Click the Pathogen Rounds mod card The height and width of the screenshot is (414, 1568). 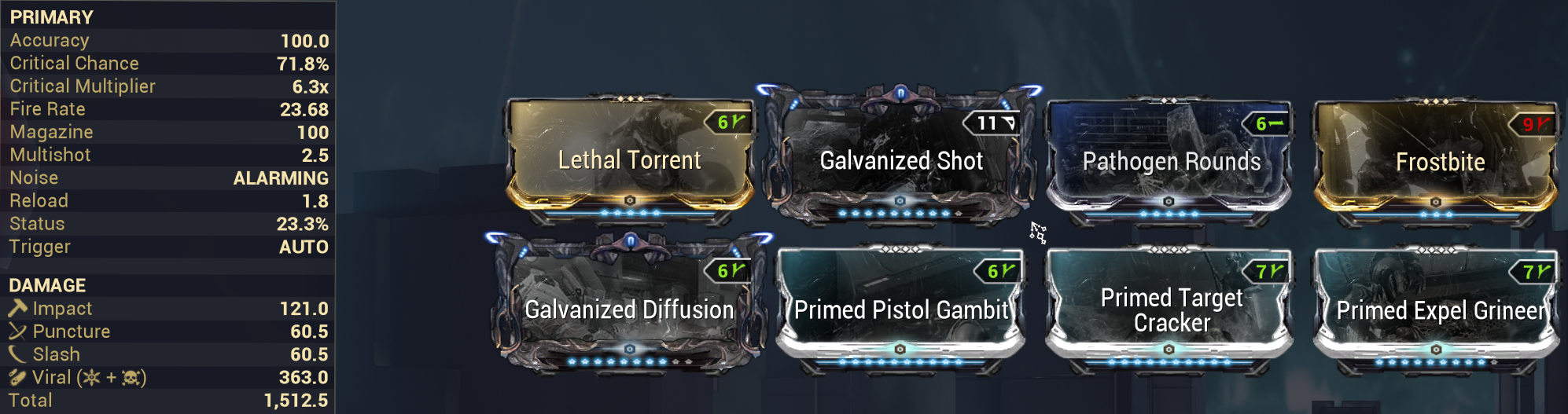[1171, 161]
